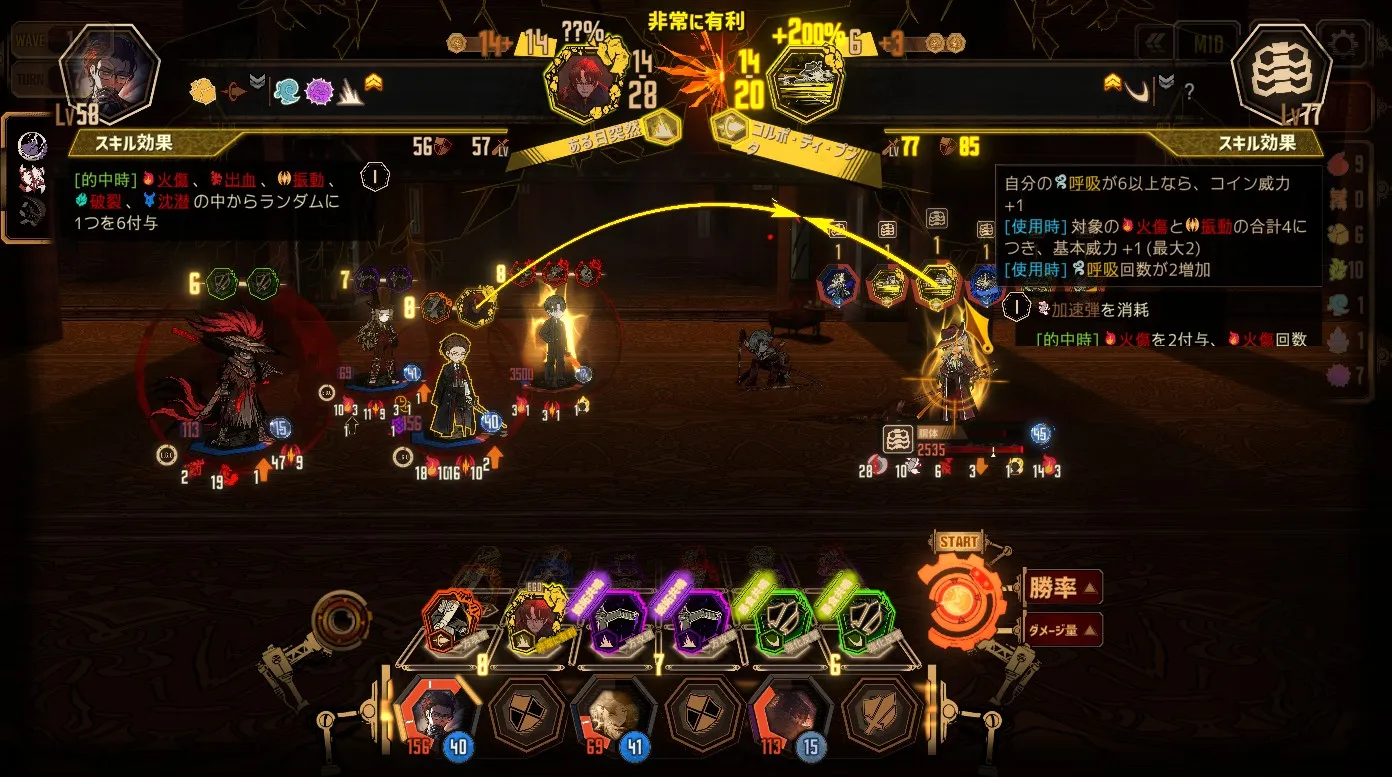
Task: Select sinner portrait with 156 HP
Action: (437, 710)
